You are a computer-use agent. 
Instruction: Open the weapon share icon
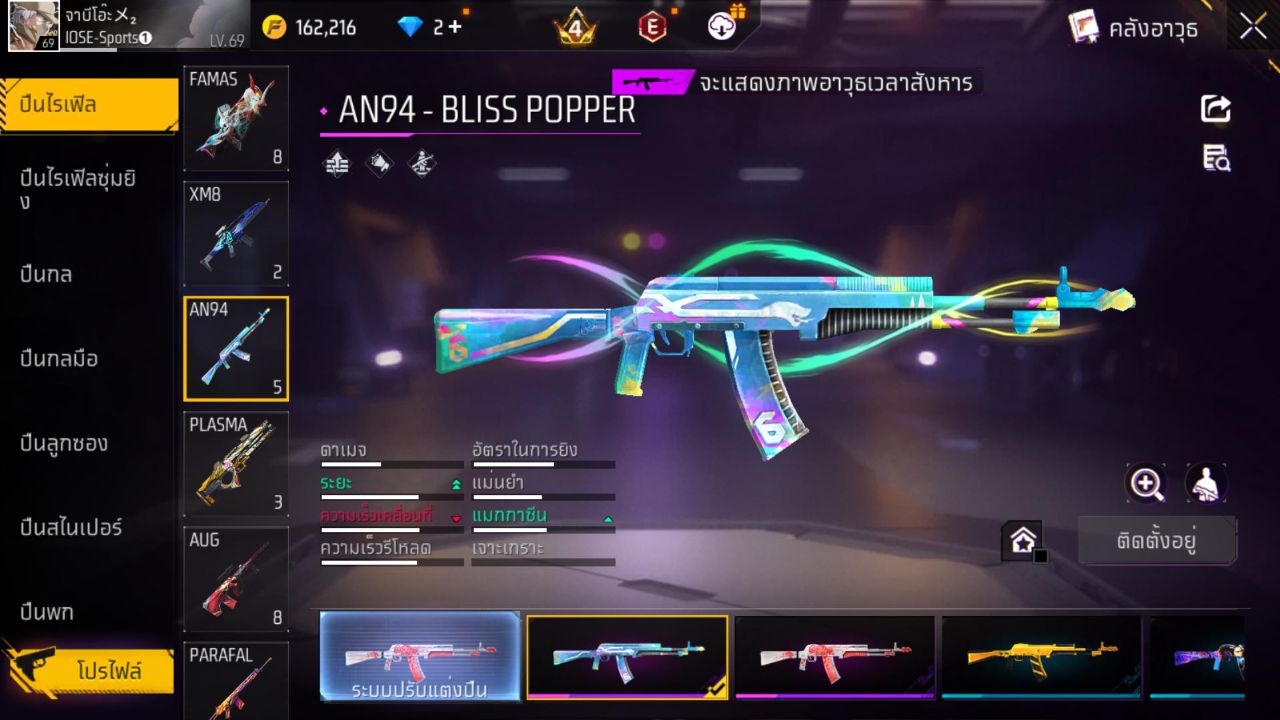click(x=1214, y=109)
